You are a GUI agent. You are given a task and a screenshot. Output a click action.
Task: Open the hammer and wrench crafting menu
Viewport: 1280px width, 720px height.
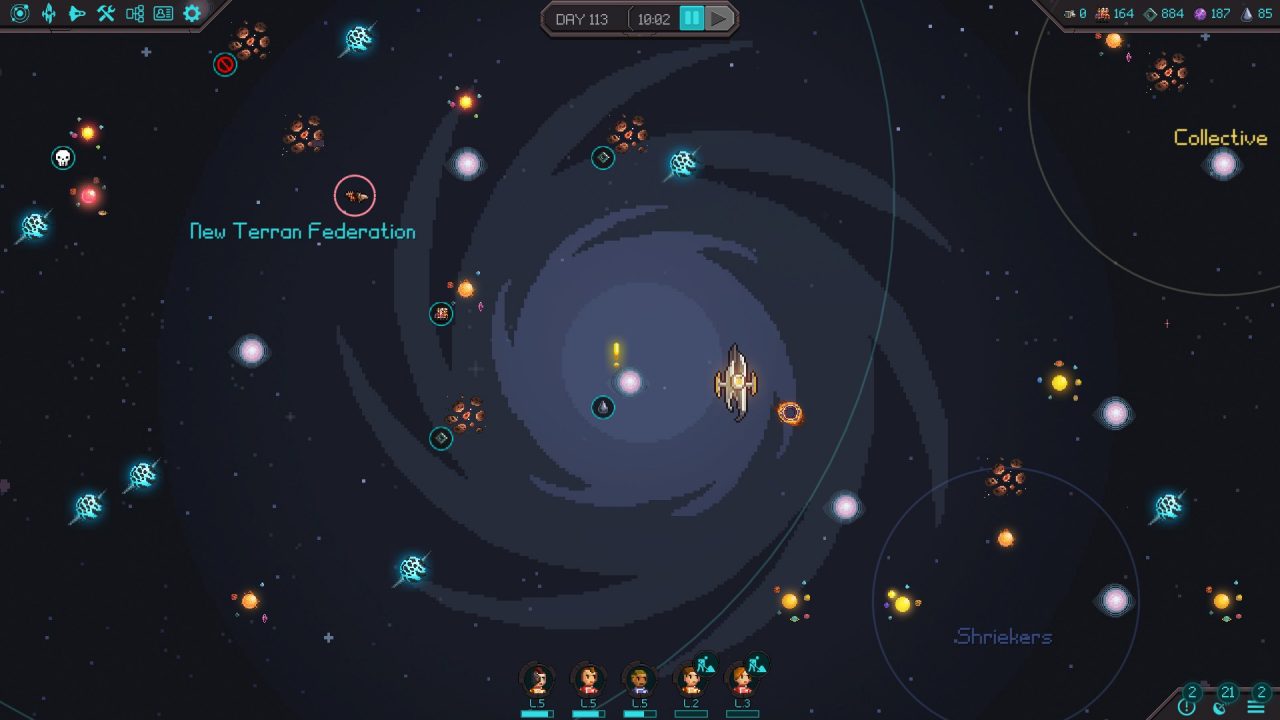tap(106, 13)
